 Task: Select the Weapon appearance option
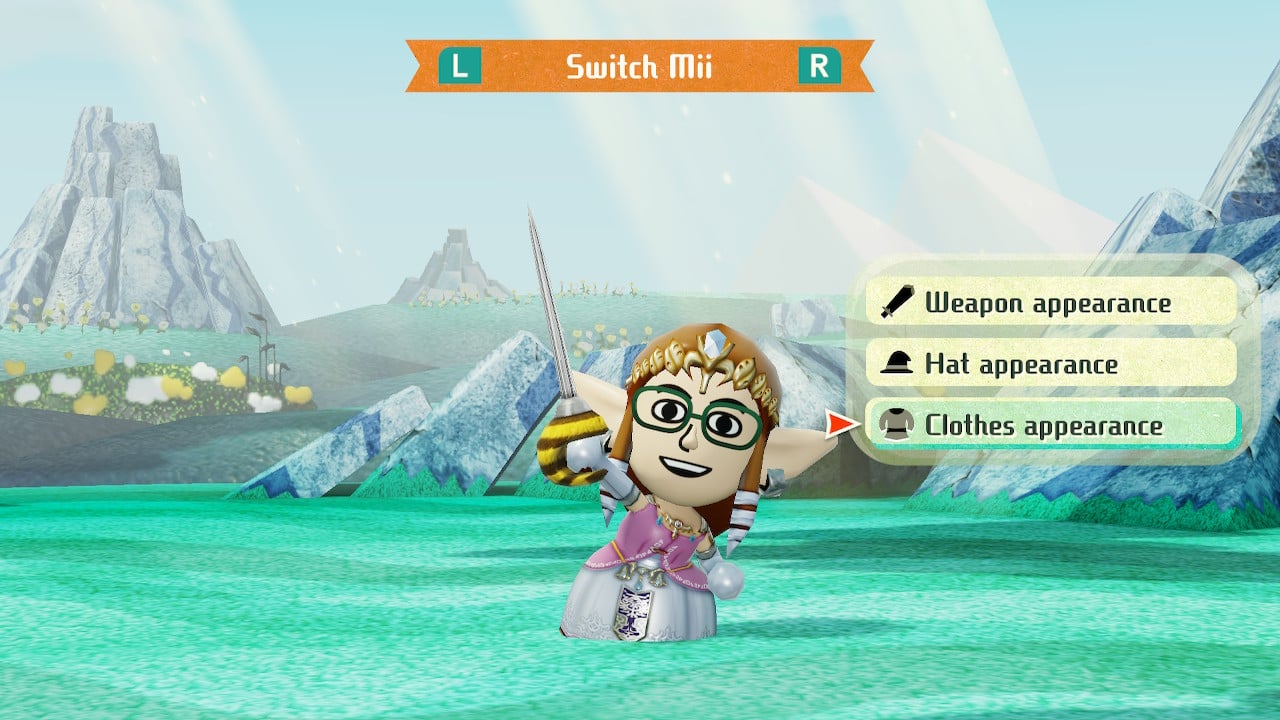coord(1050,302)
